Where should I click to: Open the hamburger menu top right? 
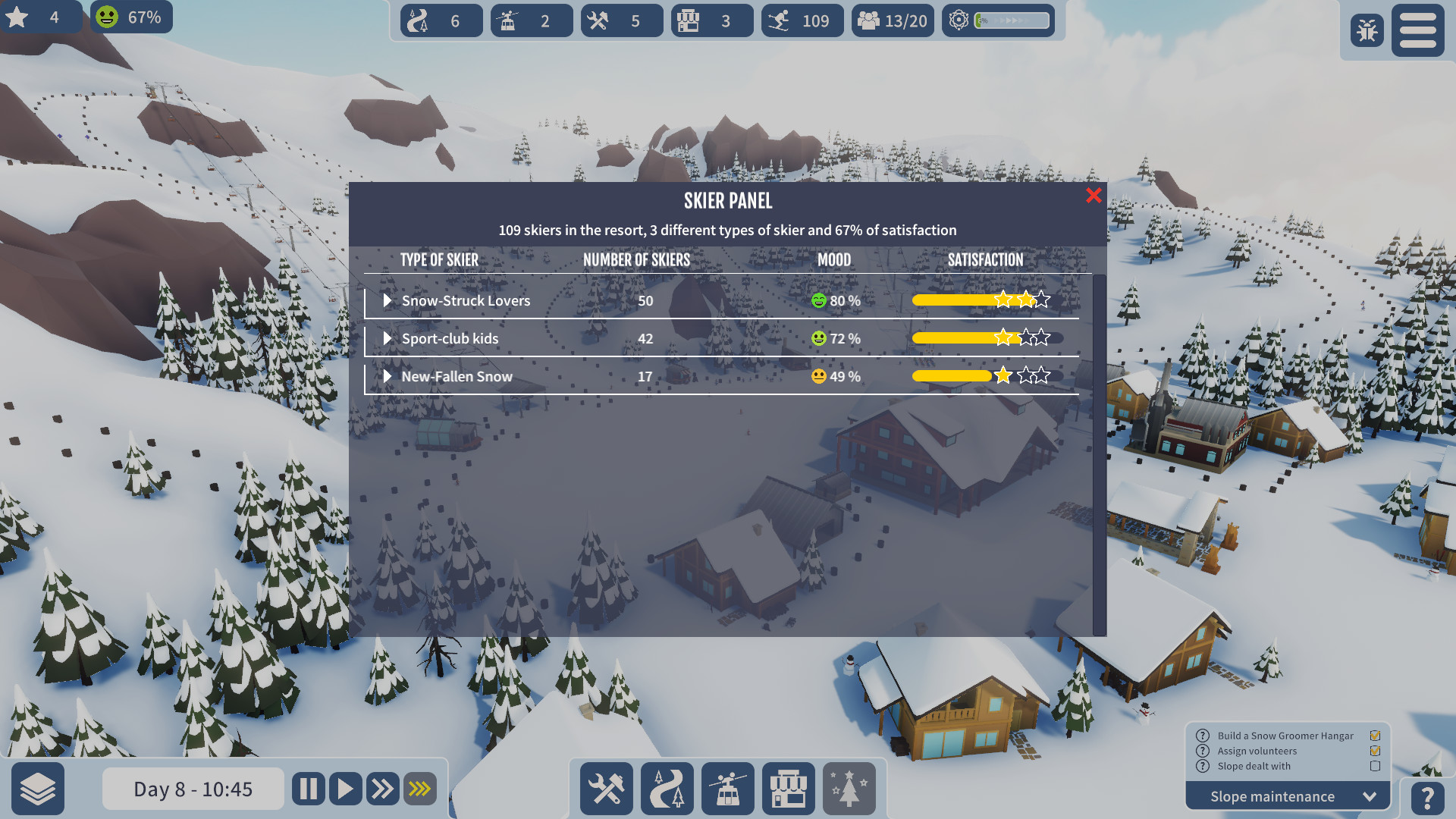pyautogui.click(x=1417, y=30)
